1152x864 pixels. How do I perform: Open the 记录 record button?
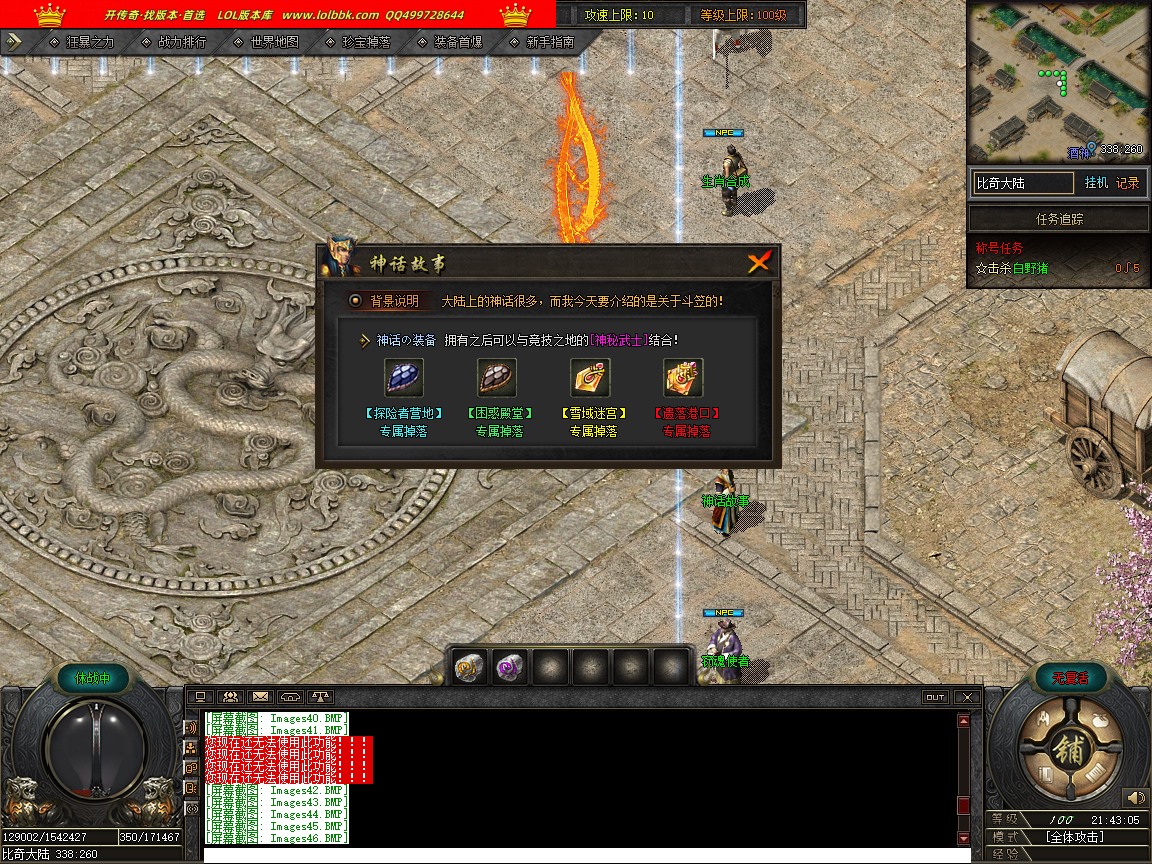coord(1127,183)
